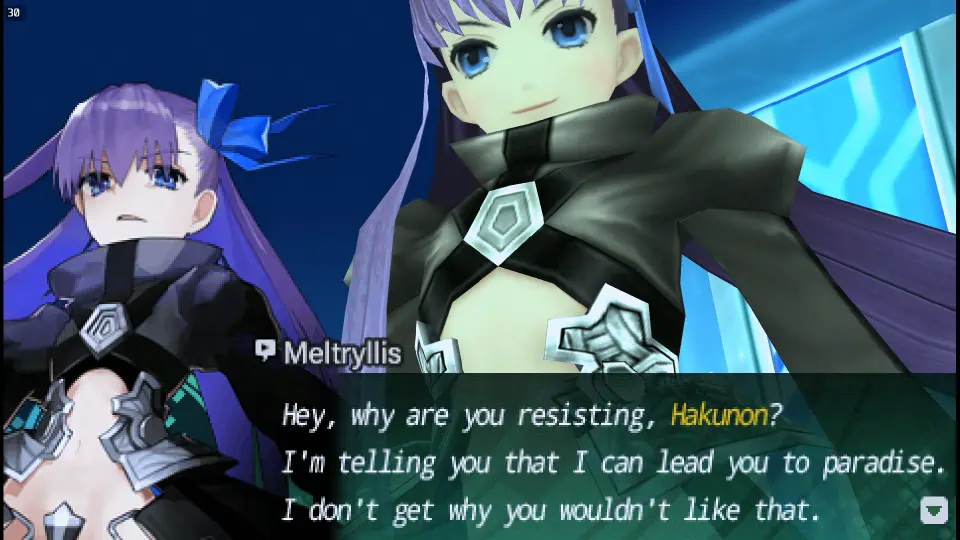
Task: Advance dialogue with the down-arrow indicator
Action: tap(933, 511)
